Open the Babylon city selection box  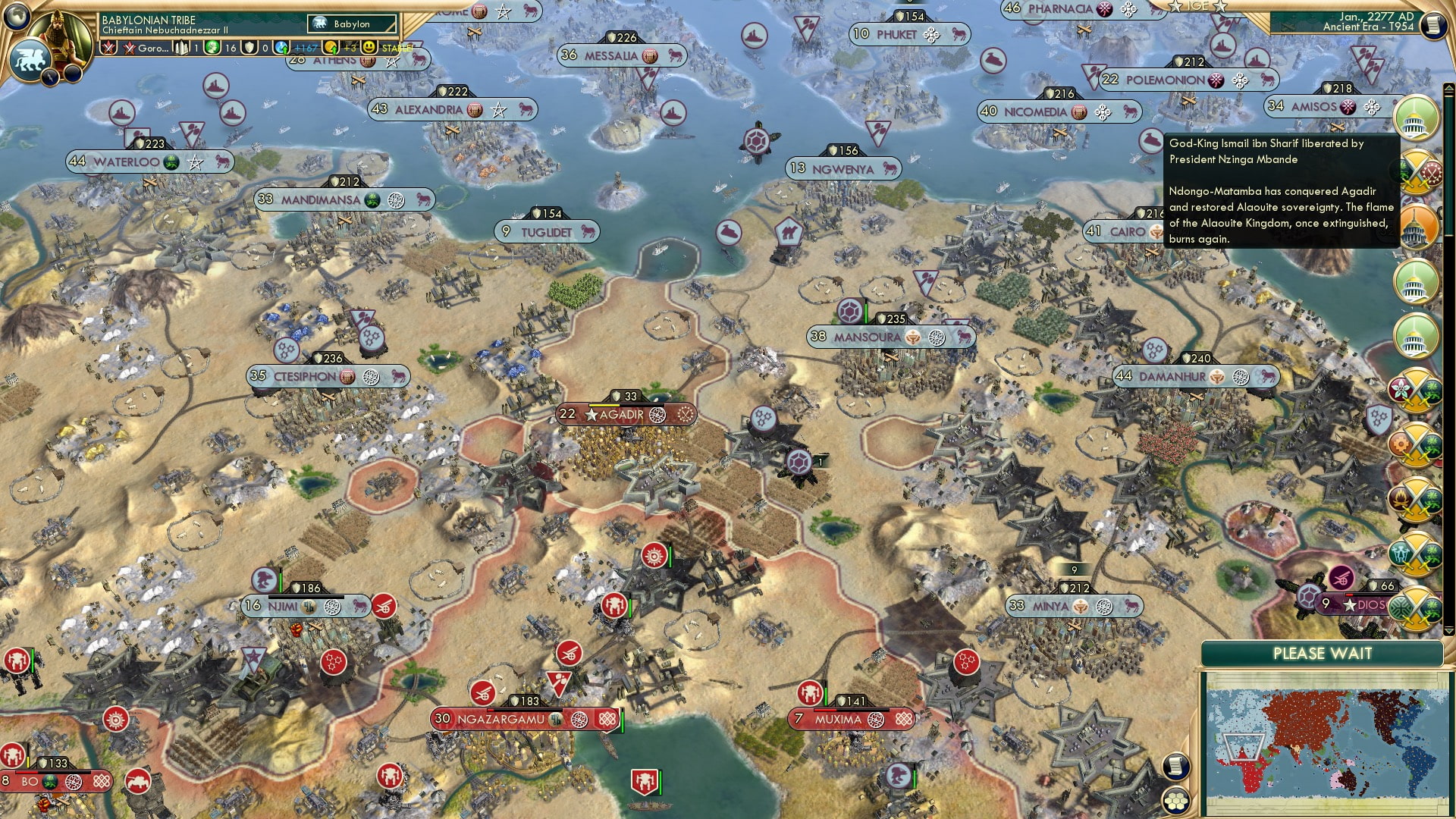pos(353,24)
